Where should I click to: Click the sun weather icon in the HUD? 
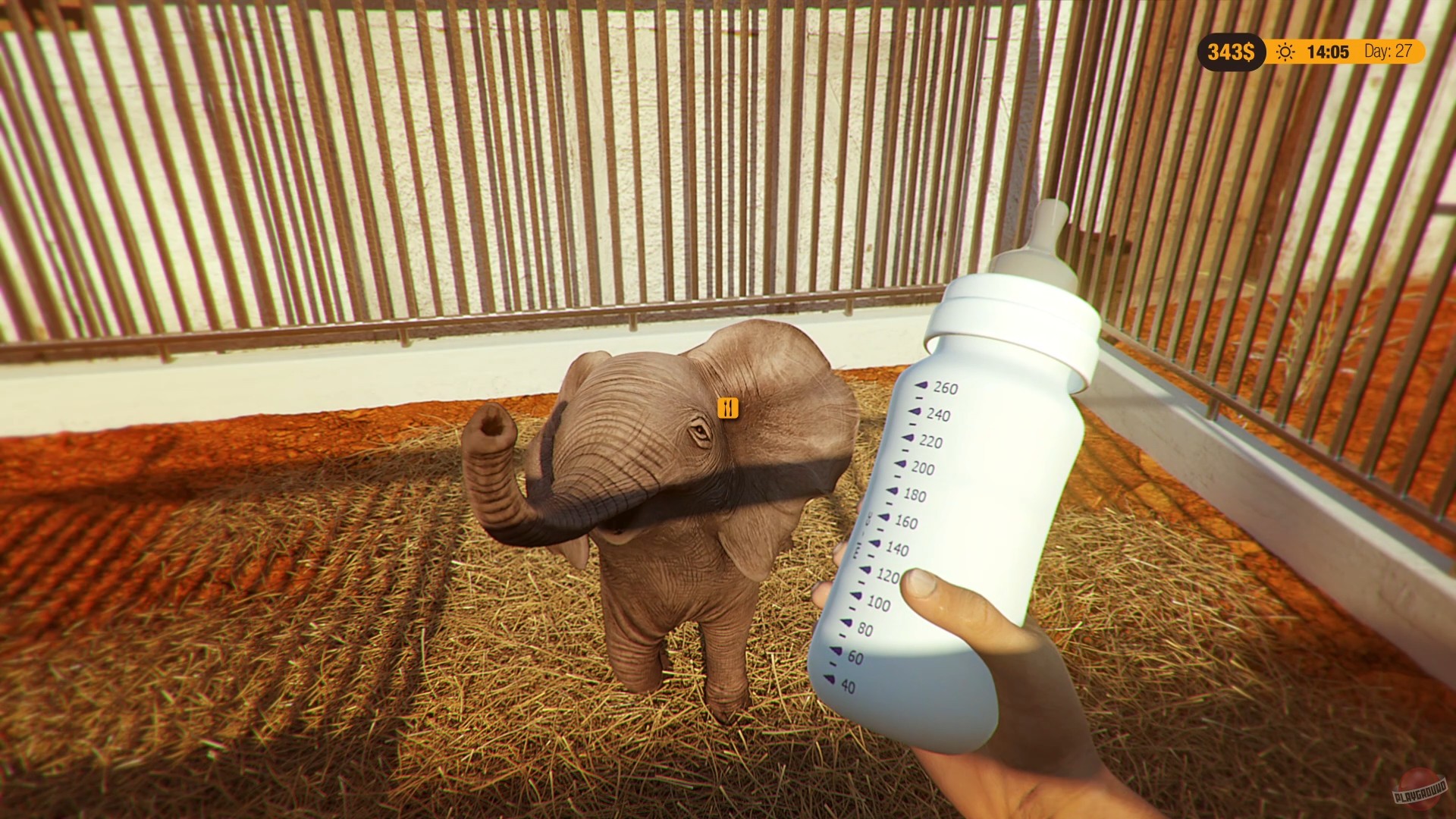[x=1287, y=52]
